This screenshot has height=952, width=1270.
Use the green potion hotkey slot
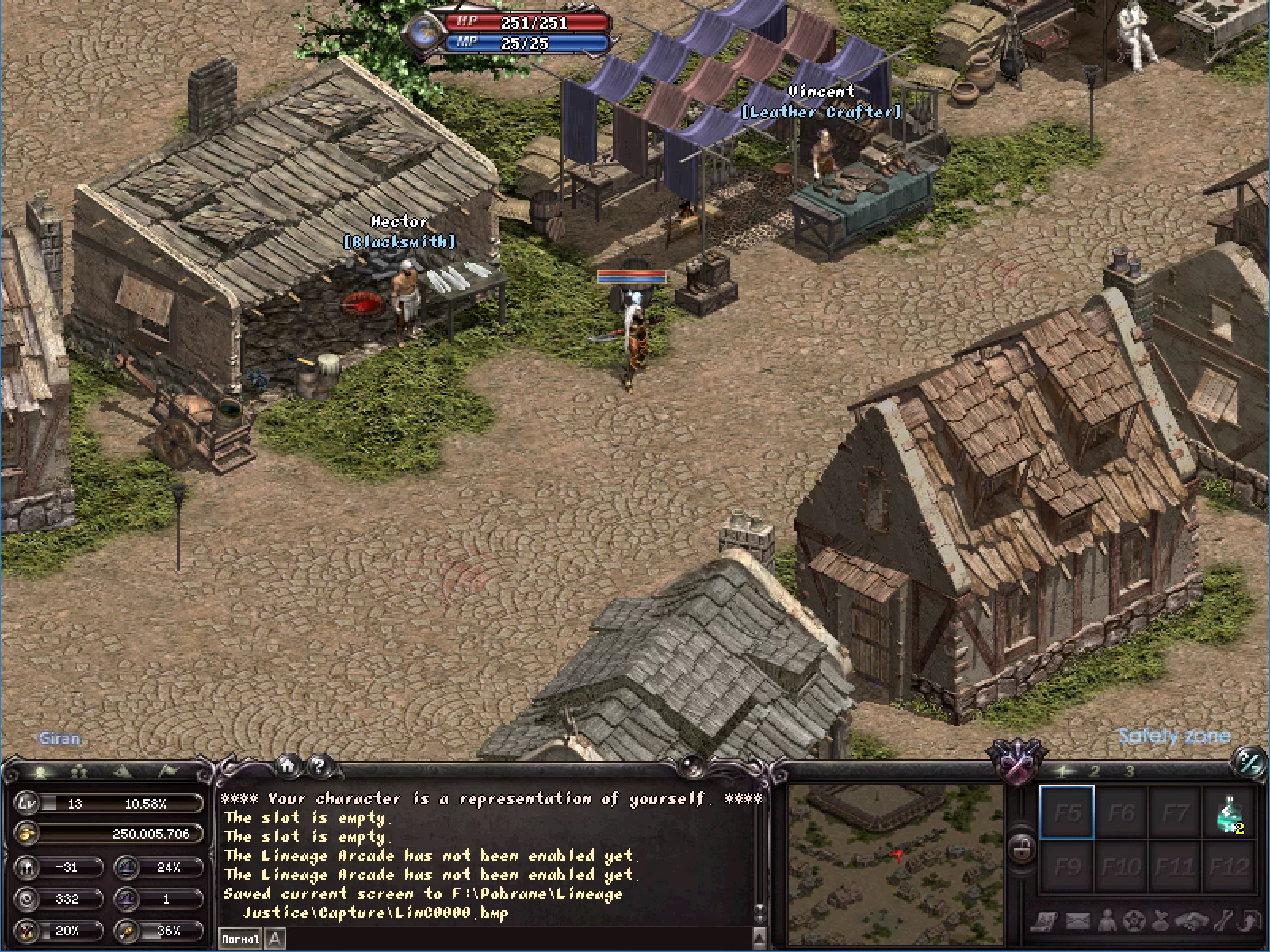click(1229, 813)
